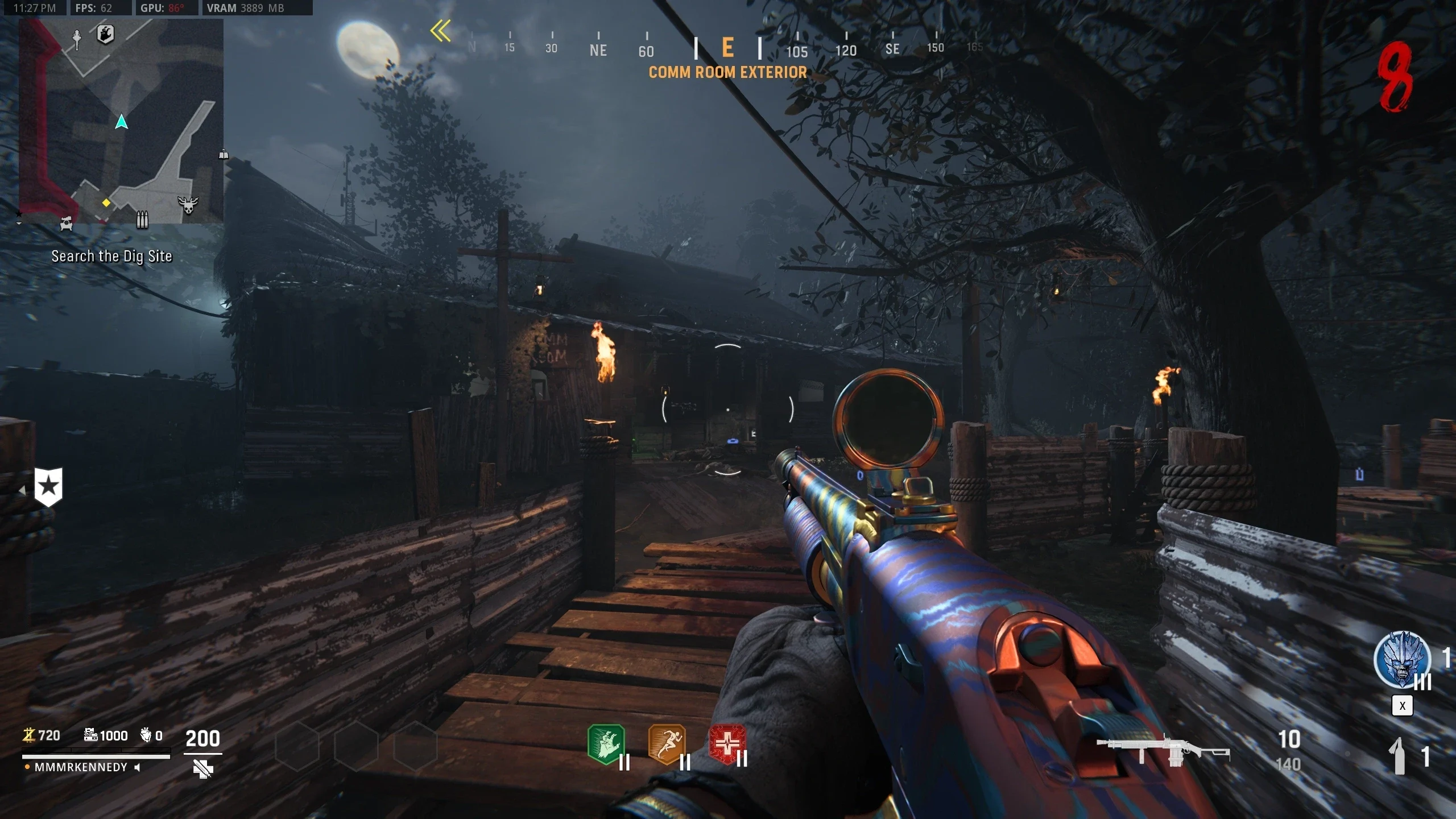Click the open book marker beside minimap
The height and width of the screenshot is (819, 1456).
[224, 154]
